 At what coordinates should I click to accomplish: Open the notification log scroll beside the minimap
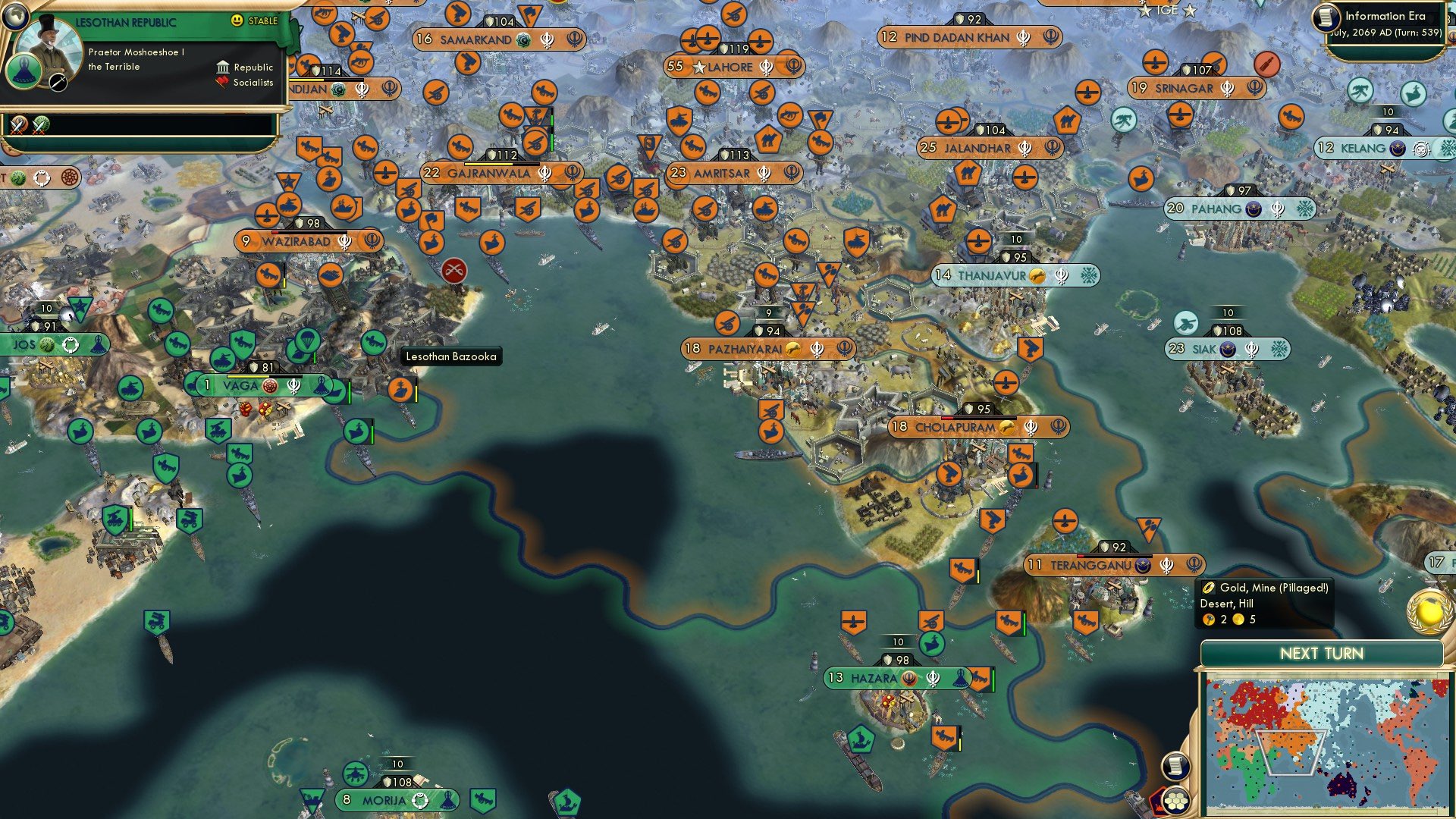pyautogui.click(x=1175, y=766)
